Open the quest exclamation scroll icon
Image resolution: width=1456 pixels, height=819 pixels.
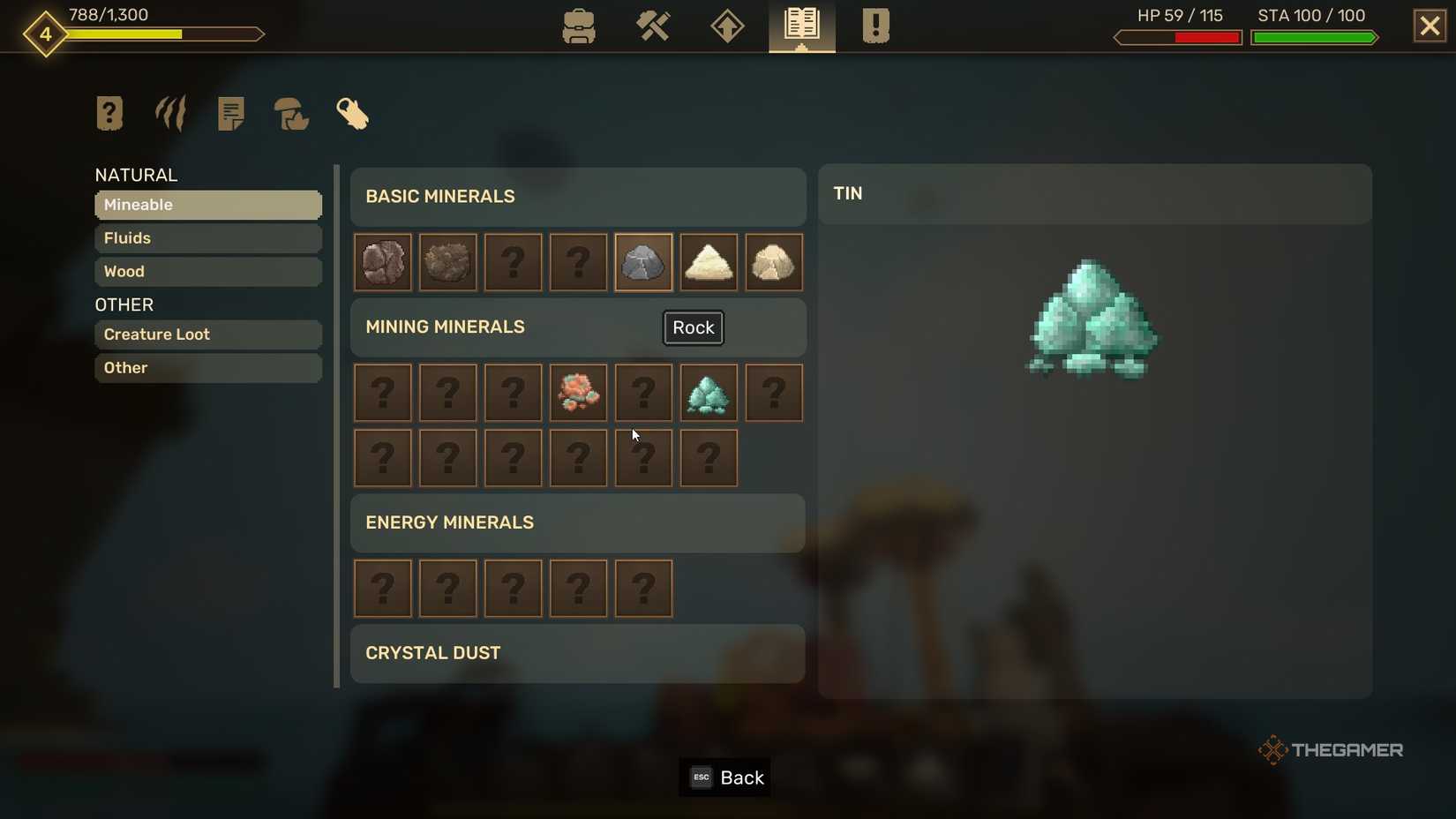coord(874,26)
